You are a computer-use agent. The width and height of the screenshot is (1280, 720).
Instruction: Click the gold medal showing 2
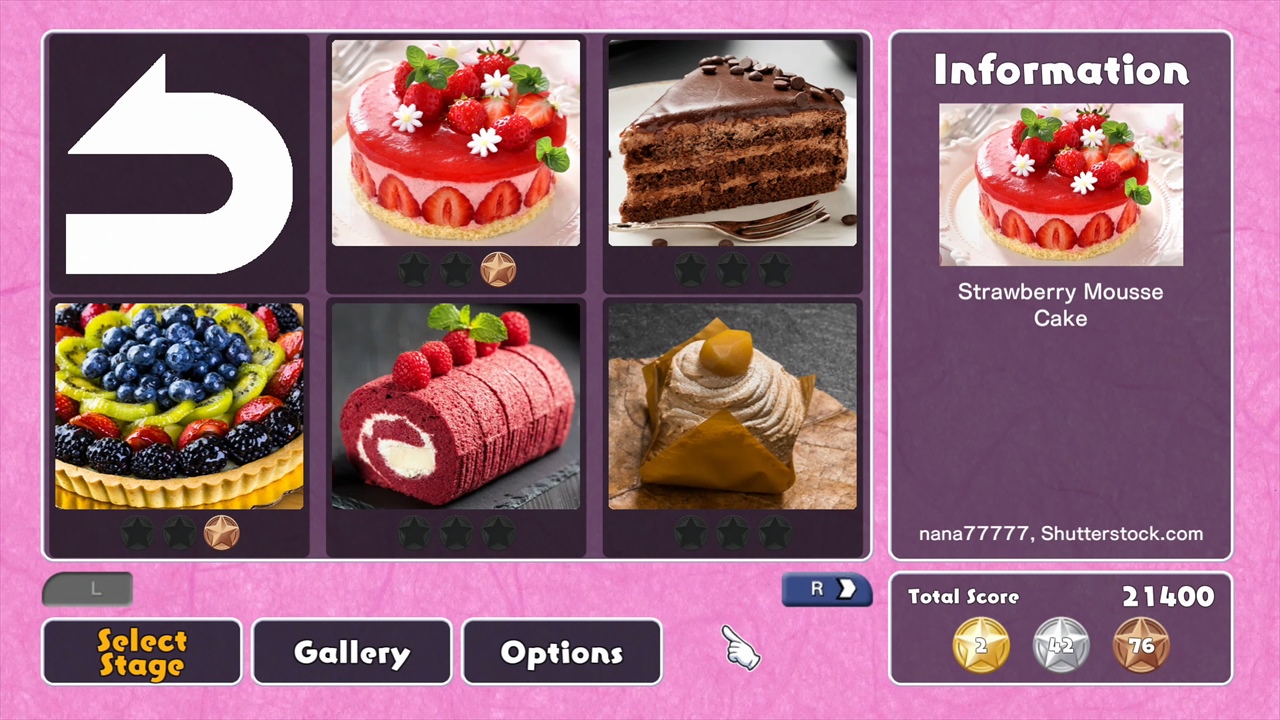(x=980, y=645)
